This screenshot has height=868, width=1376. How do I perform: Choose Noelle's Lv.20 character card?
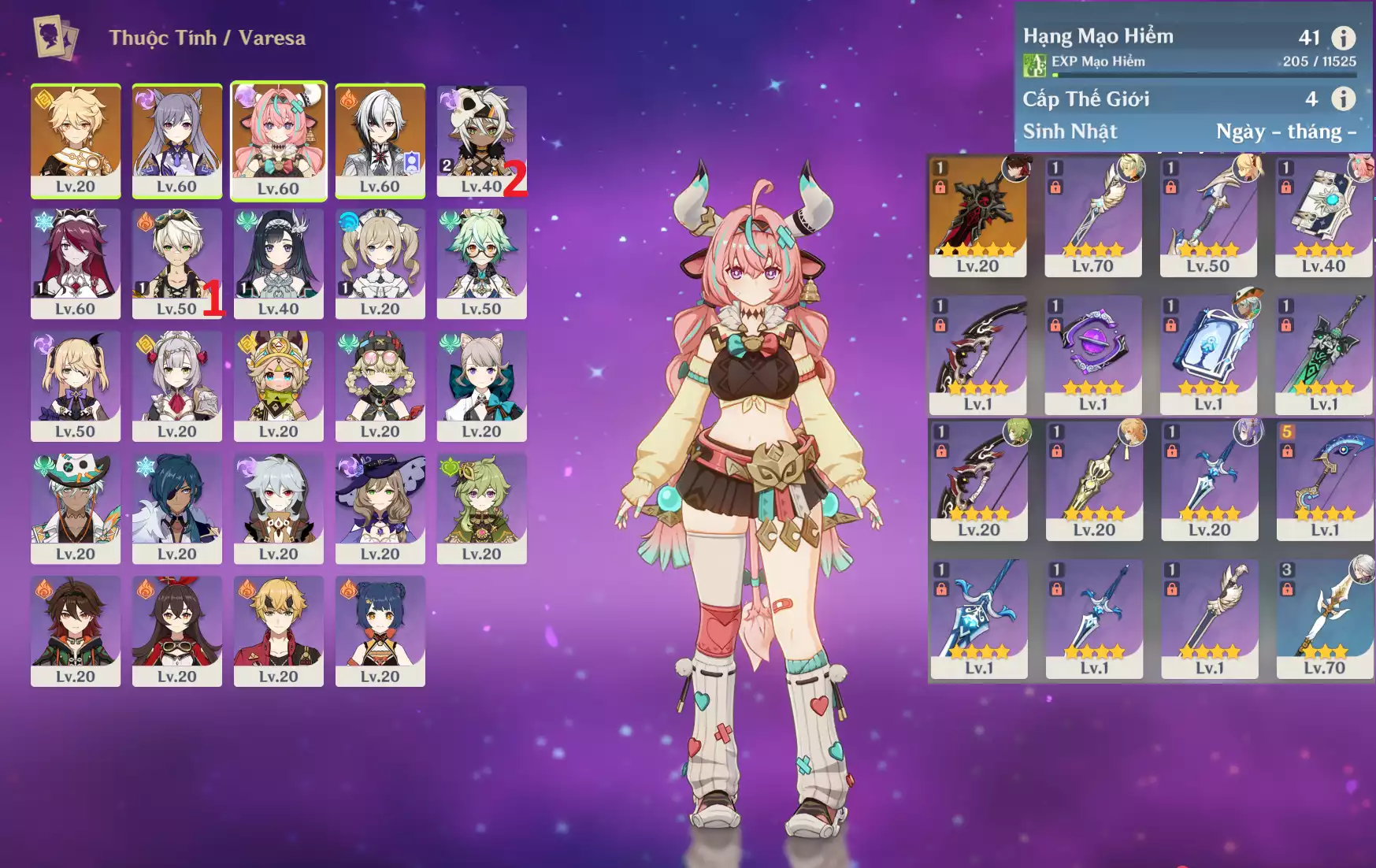(176, 385)
